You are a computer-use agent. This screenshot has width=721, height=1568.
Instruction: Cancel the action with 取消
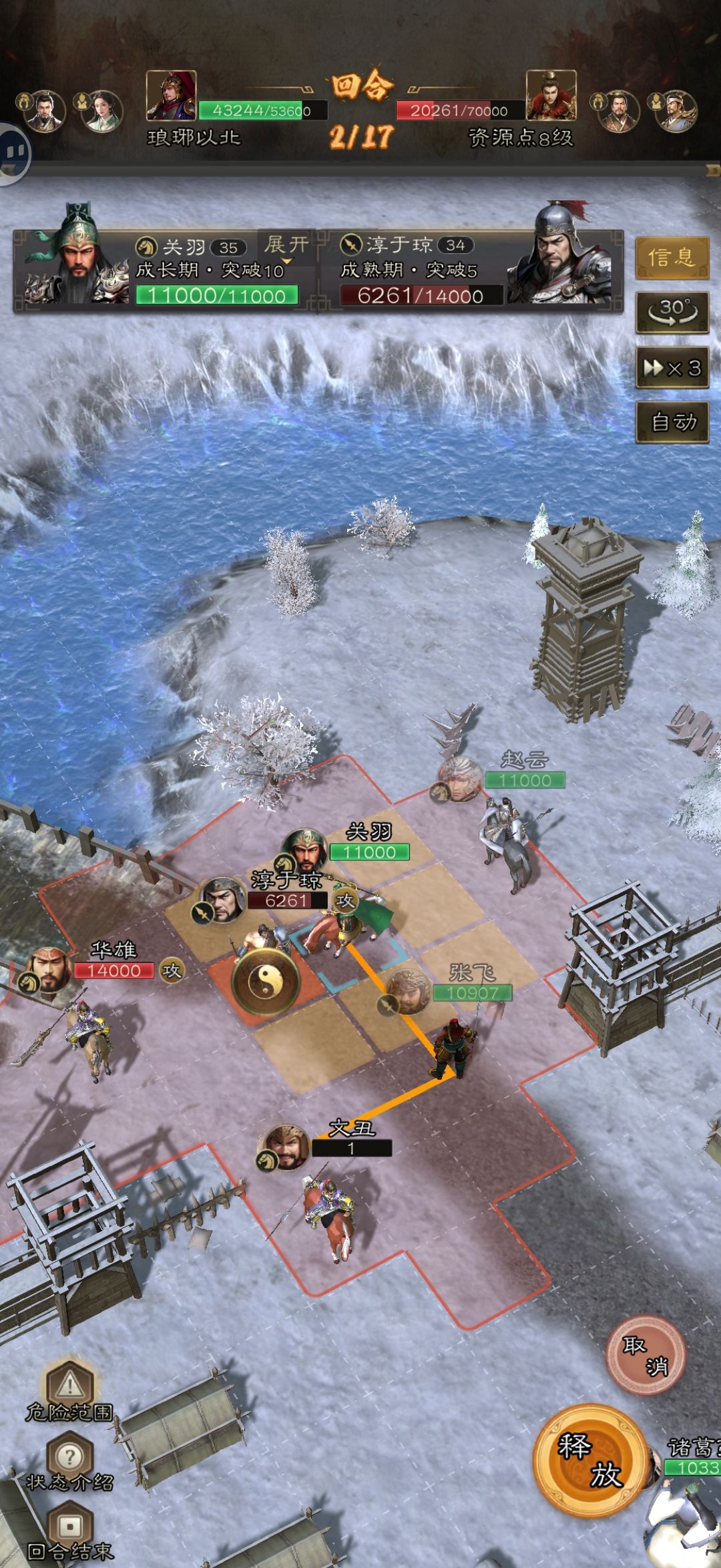pos(645,1356)
